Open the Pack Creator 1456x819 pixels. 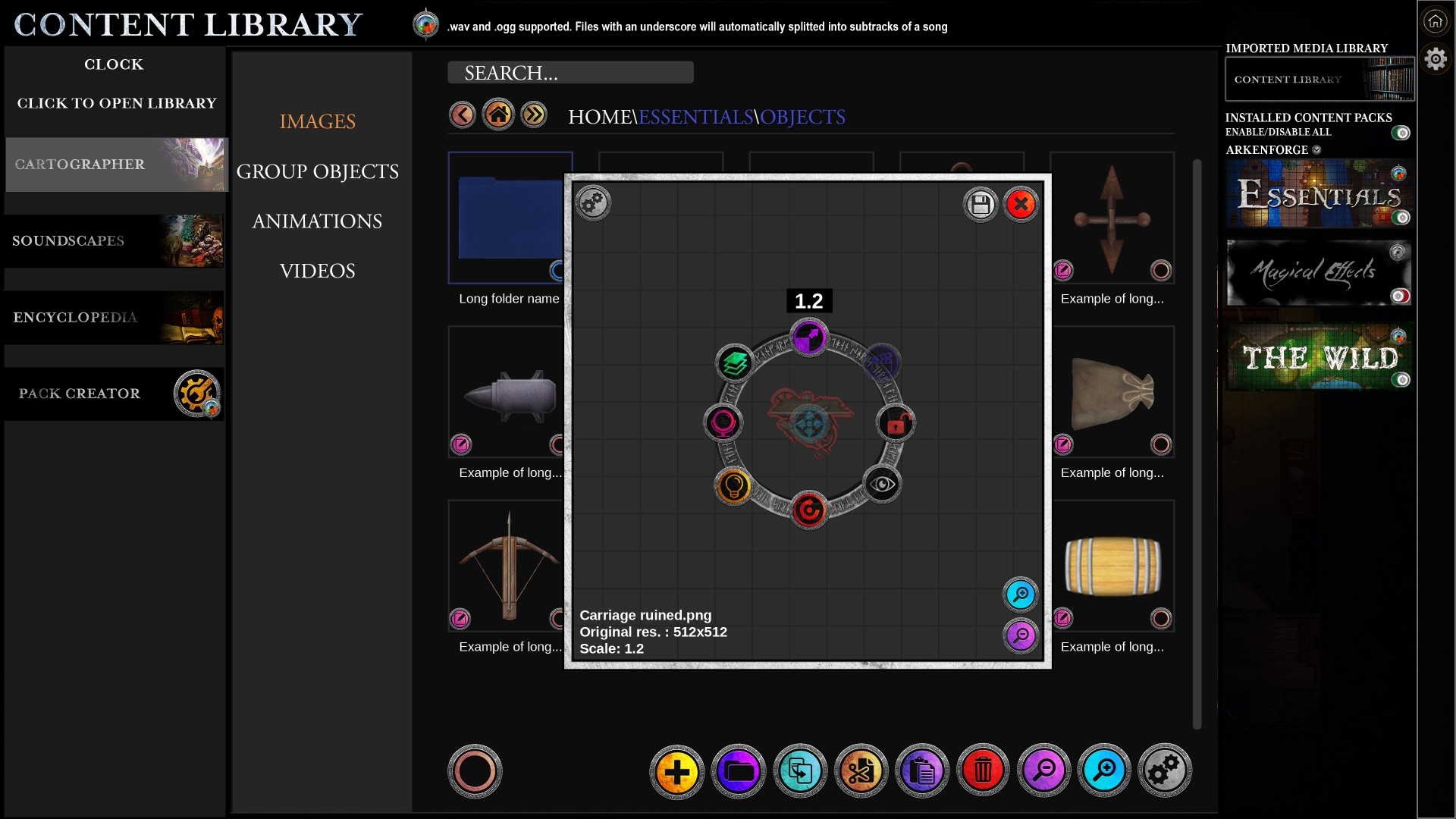pos(115,394)
